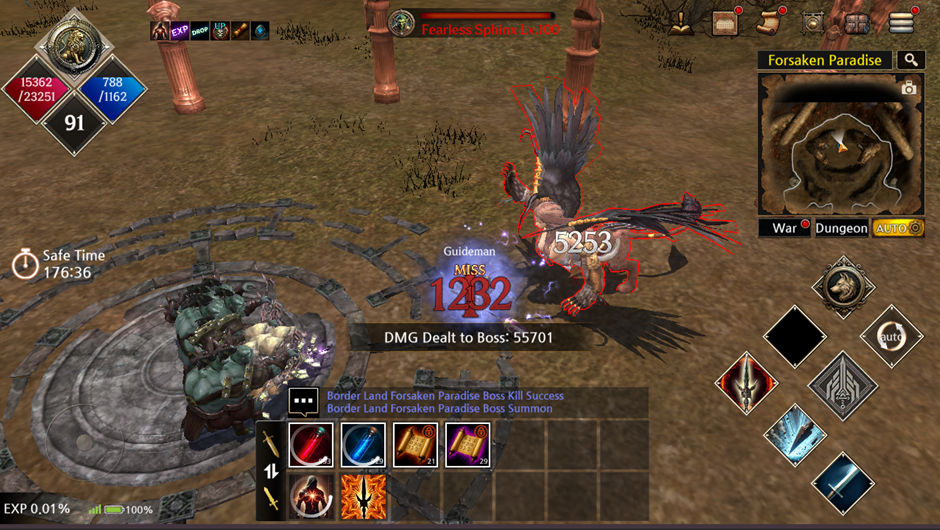Select the War button under the minimap
The image size is (940, 530).
[785, 228]
